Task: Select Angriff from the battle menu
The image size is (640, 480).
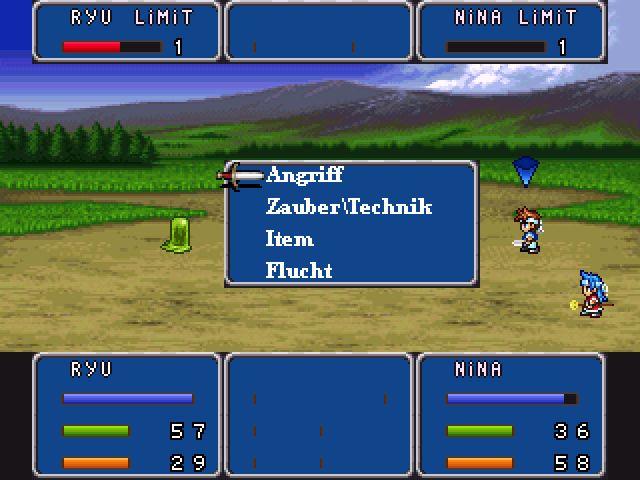Action: pos(305,175)
